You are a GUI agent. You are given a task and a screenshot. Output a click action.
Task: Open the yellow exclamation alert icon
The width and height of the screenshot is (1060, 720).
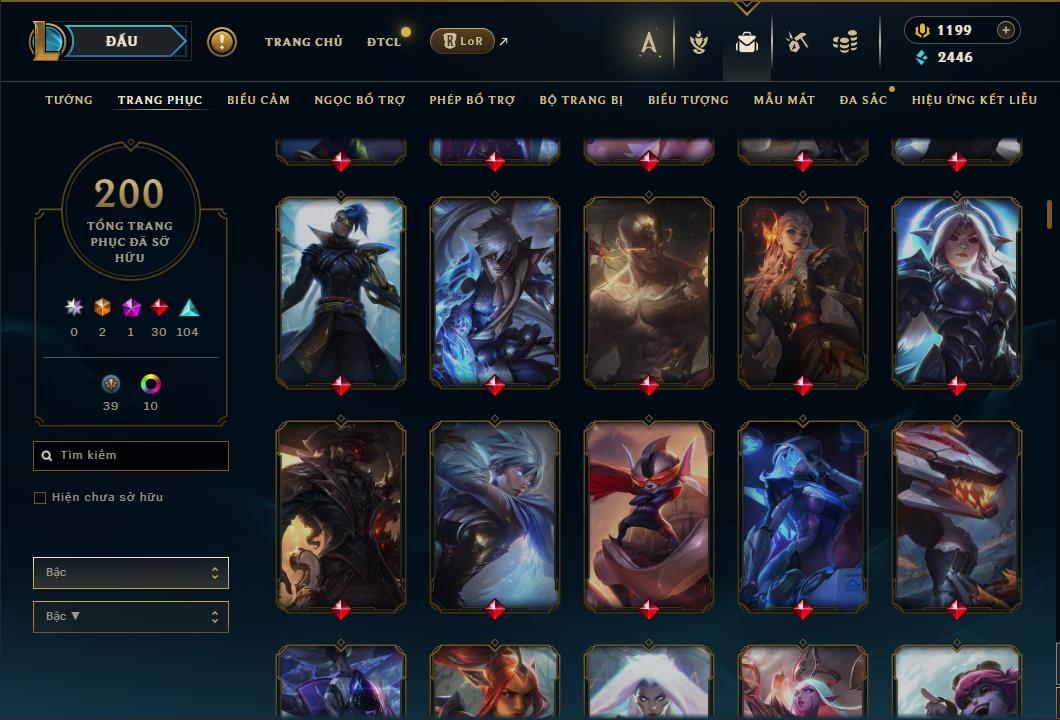pos(222,42)
